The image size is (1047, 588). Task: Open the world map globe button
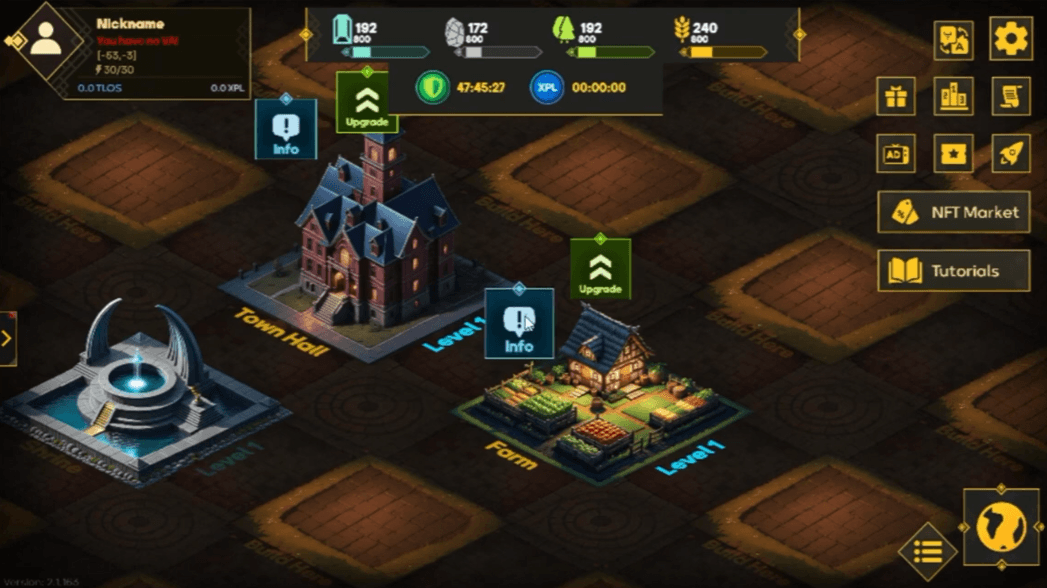(1001, 526)
